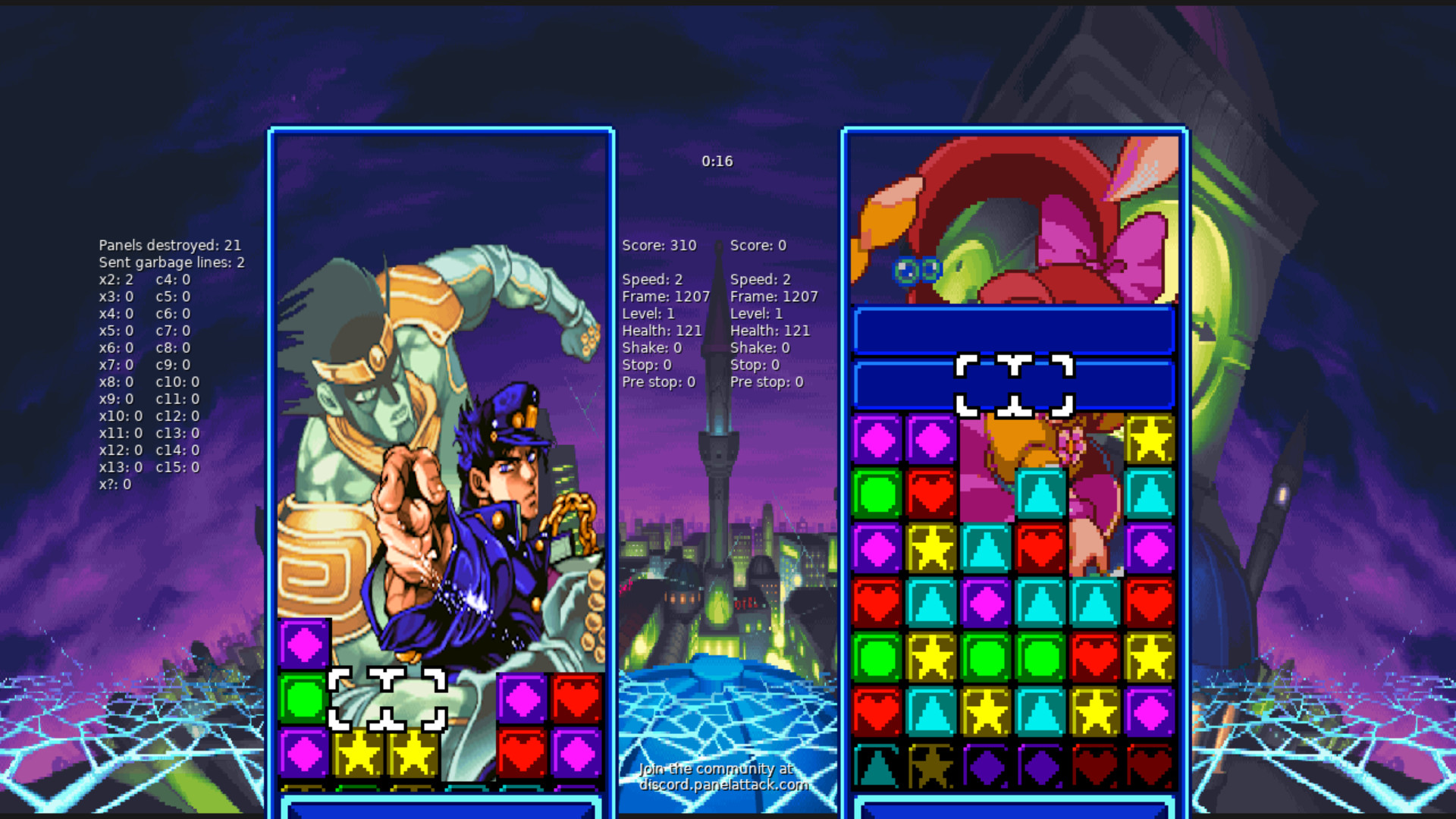Image resolution: width=1456 pixels, height=819 pixels.
Task: Click the green circle panel in the left stack
Action: click(x=304, y=697)
